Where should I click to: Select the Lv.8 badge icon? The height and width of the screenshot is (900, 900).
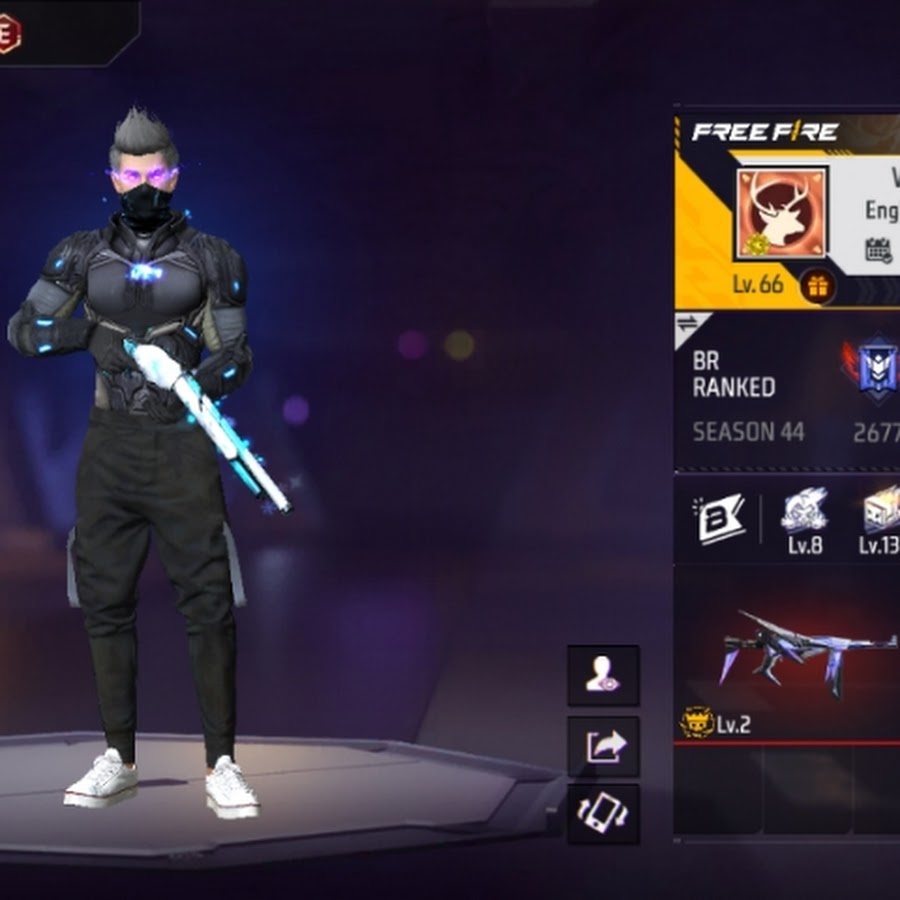click(x=804, y=510)
